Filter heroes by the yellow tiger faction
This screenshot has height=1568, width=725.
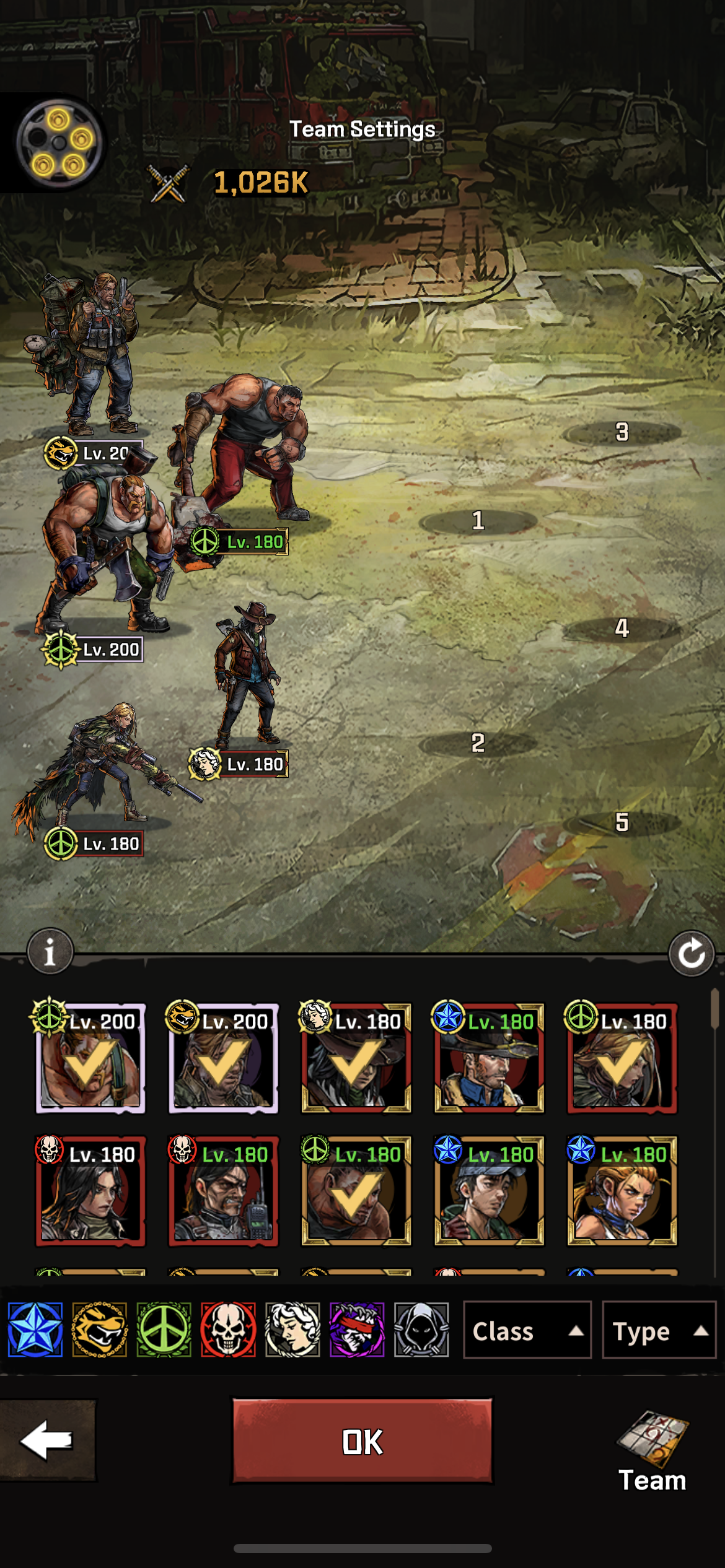(x=100, y=1330)
